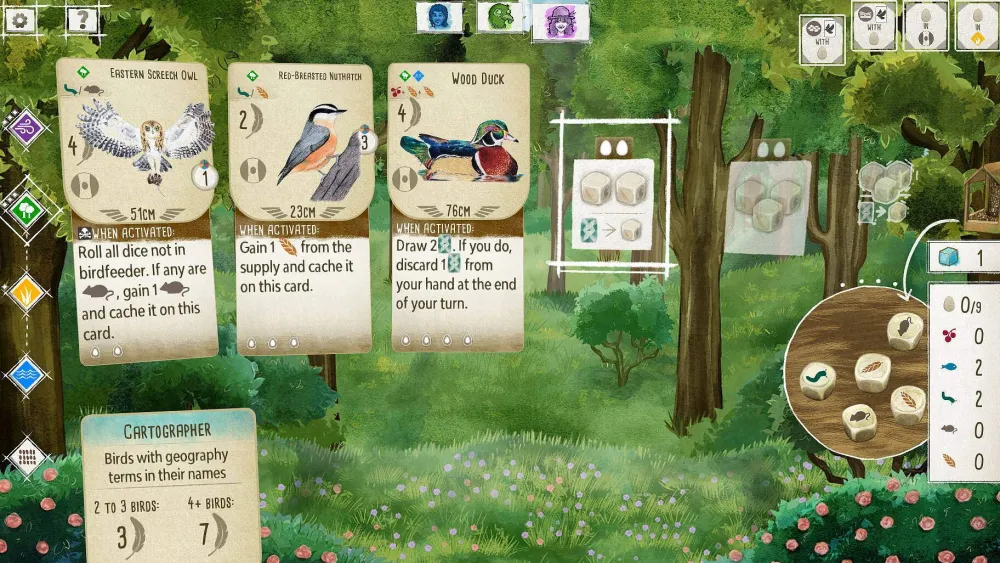View the blue-haired player portrait

pos(439,17)
